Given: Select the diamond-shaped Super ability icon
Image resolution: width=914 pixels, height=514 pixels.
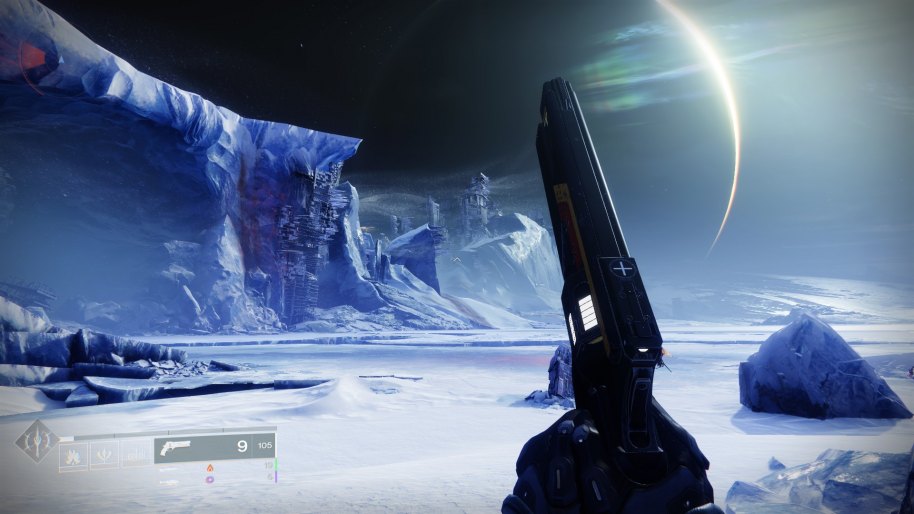Looking at the screenshot, I should [36, 441].
